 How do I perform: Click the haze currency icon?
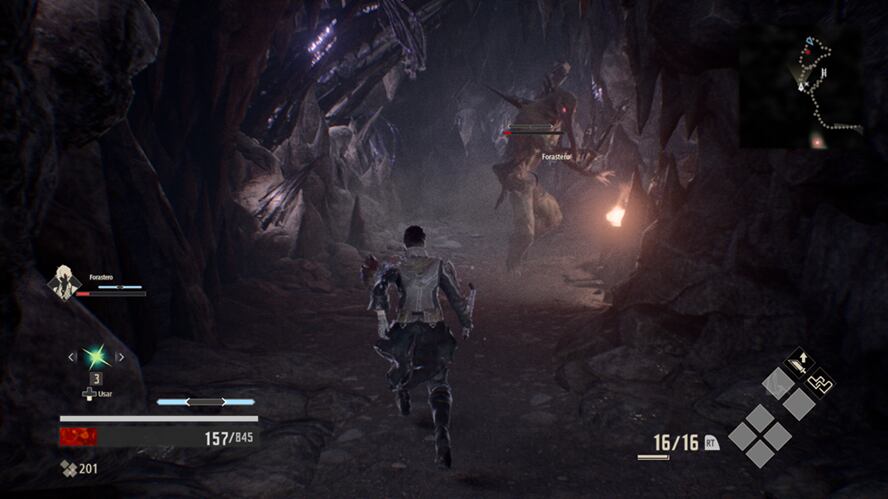[x=67, y=469]
